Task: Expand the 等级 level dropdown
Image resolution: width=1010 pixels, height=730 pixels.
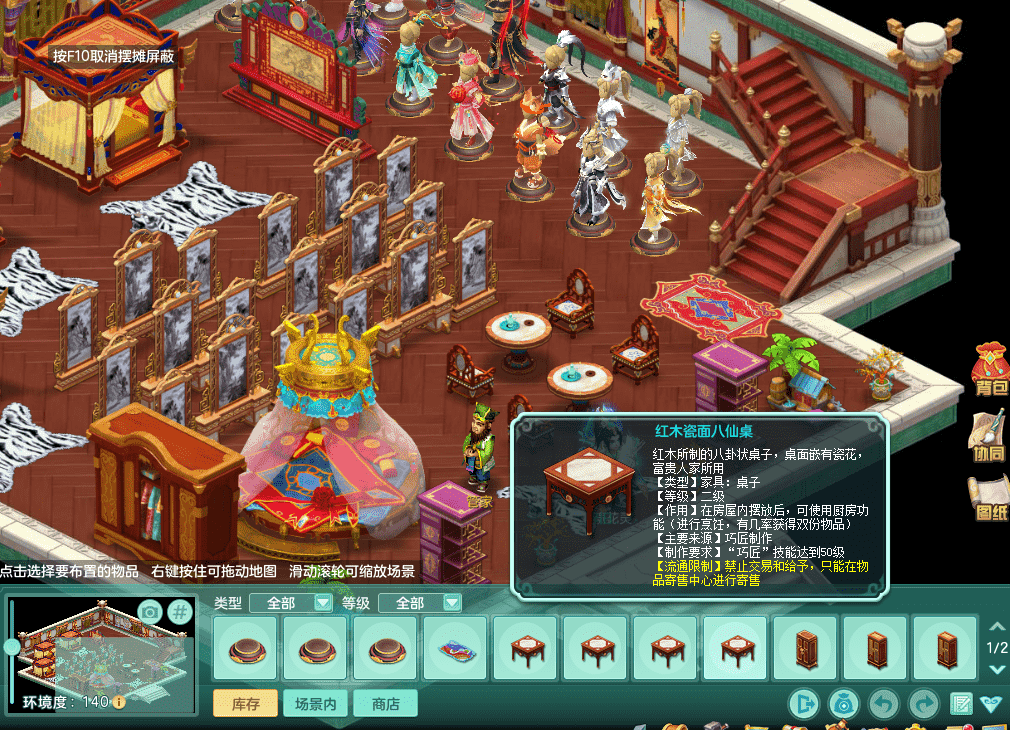Action: point(452,603)
